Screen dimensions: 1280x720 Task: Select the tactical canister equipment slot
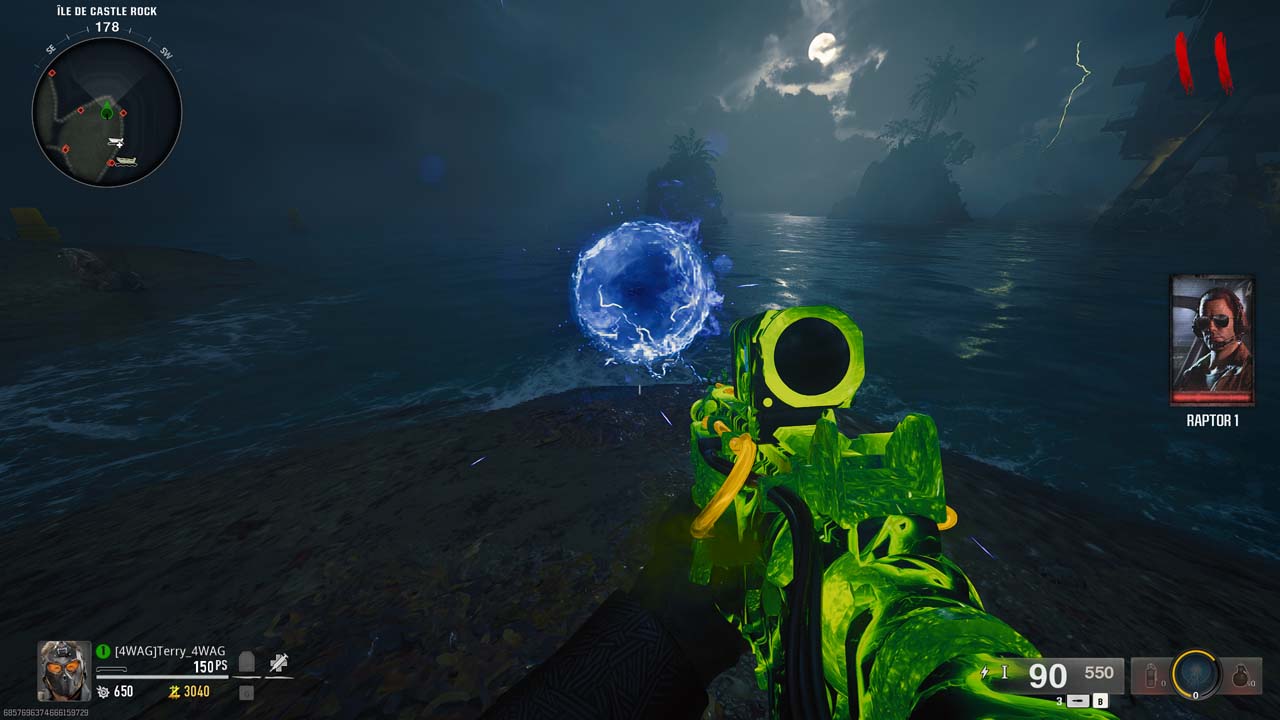coord(1152,676)
